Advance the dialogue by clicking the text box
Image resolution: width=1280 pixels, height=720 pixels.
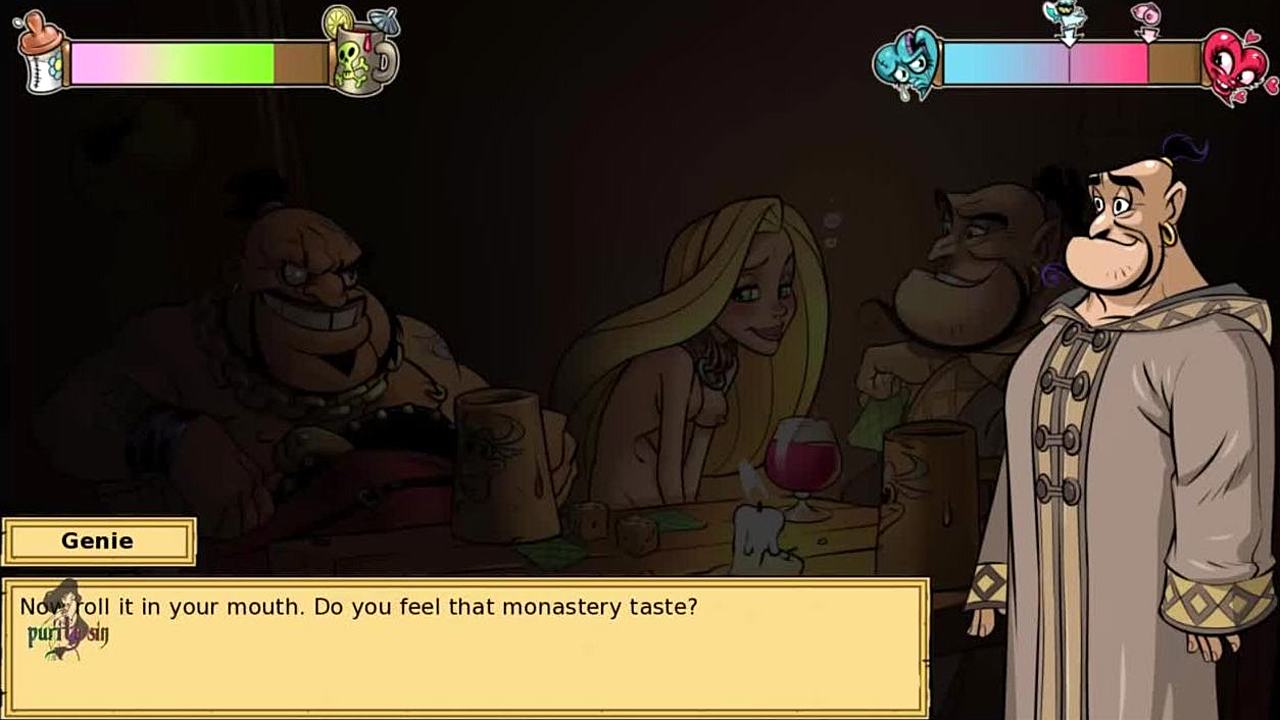(x=465, y=646)
